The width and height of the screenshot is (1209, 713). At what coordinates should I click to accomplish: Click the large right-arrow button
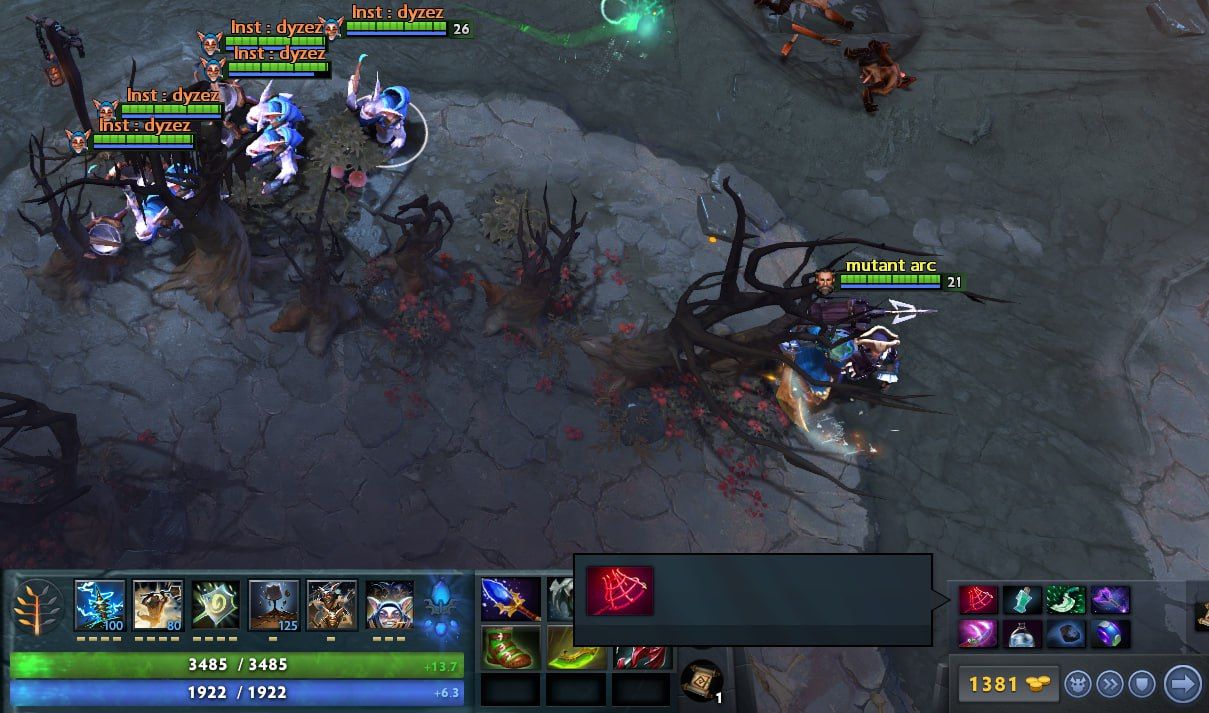click(1183, 684)
